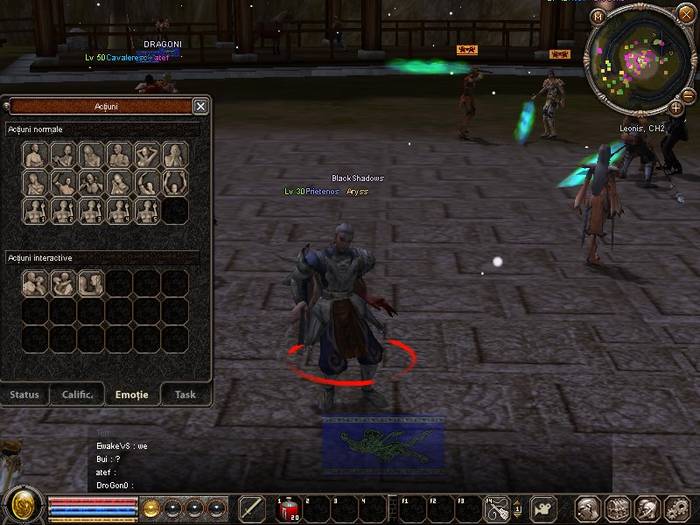Click the gold dragon coin icon
Screen dimensions: 700x525
tap(22, 505)
